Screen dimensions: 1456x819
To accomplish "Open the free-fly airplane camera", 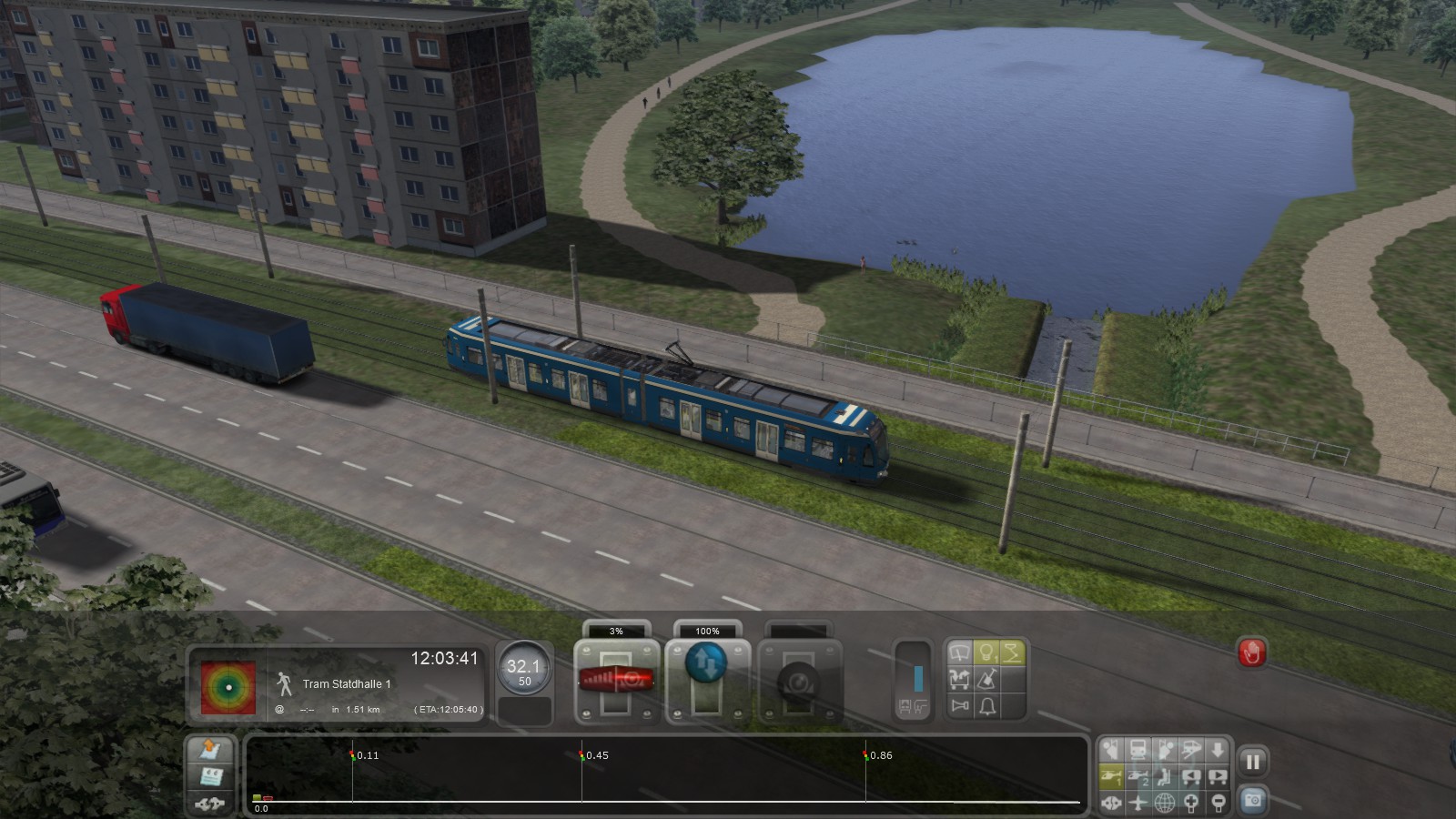I will click(x=1138, y=803).
